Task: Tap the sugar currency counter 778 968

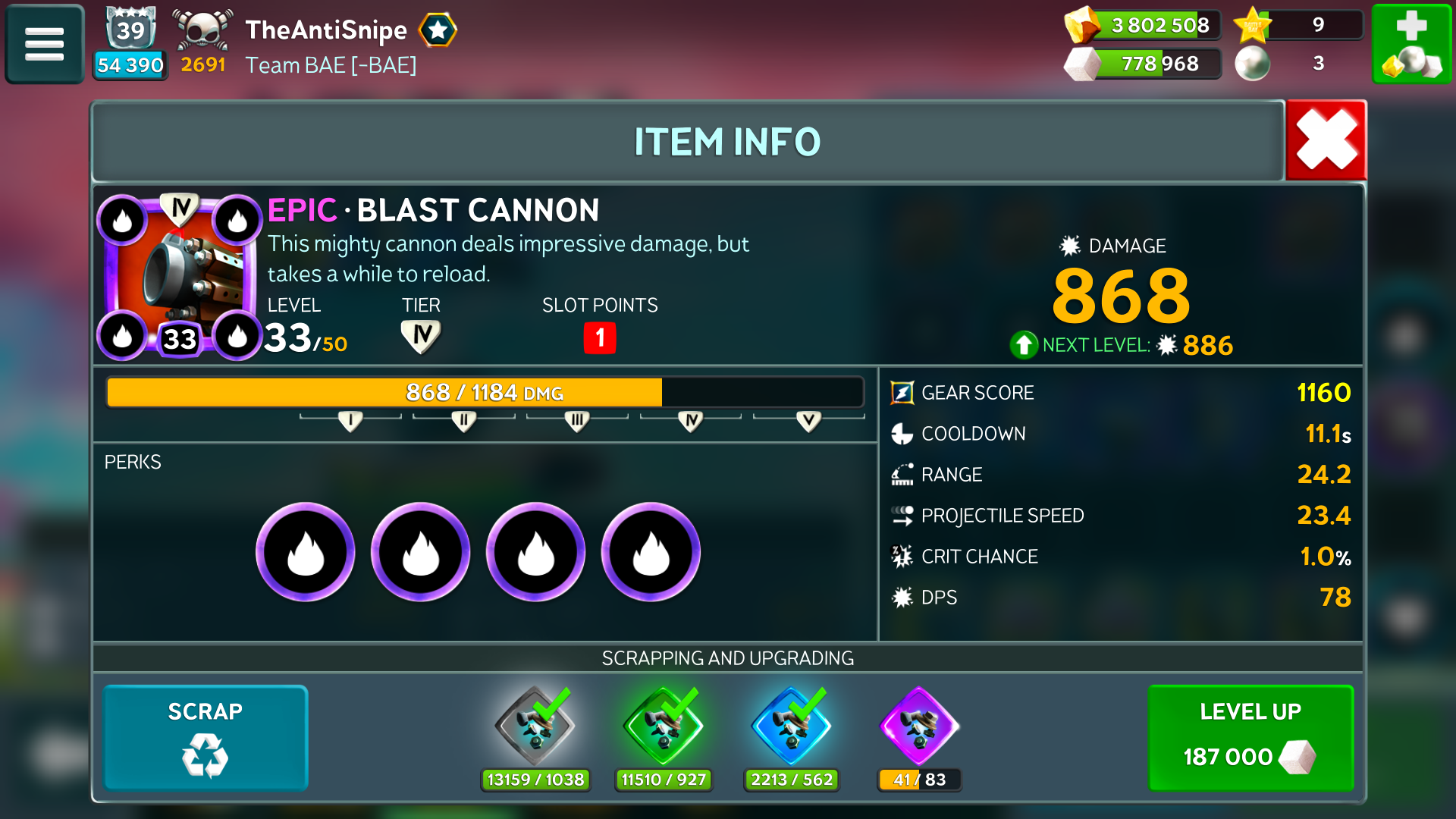Action: pyautogui.click(x=1145, y=64)
